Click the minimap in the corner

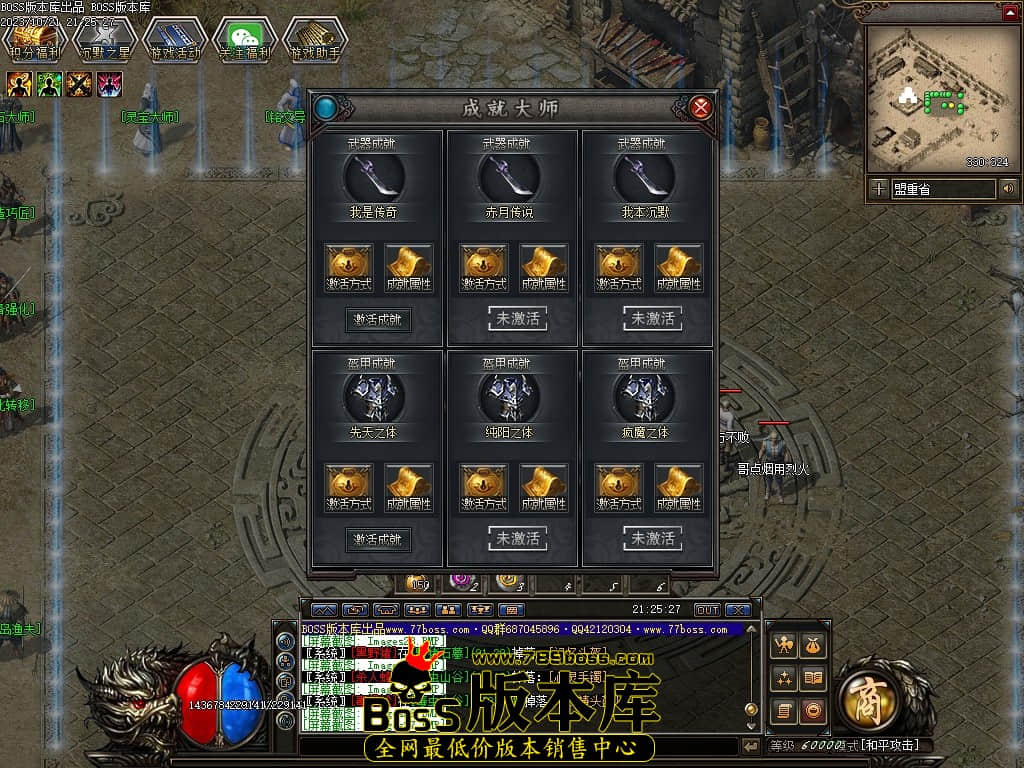click(x=937, y=97)
